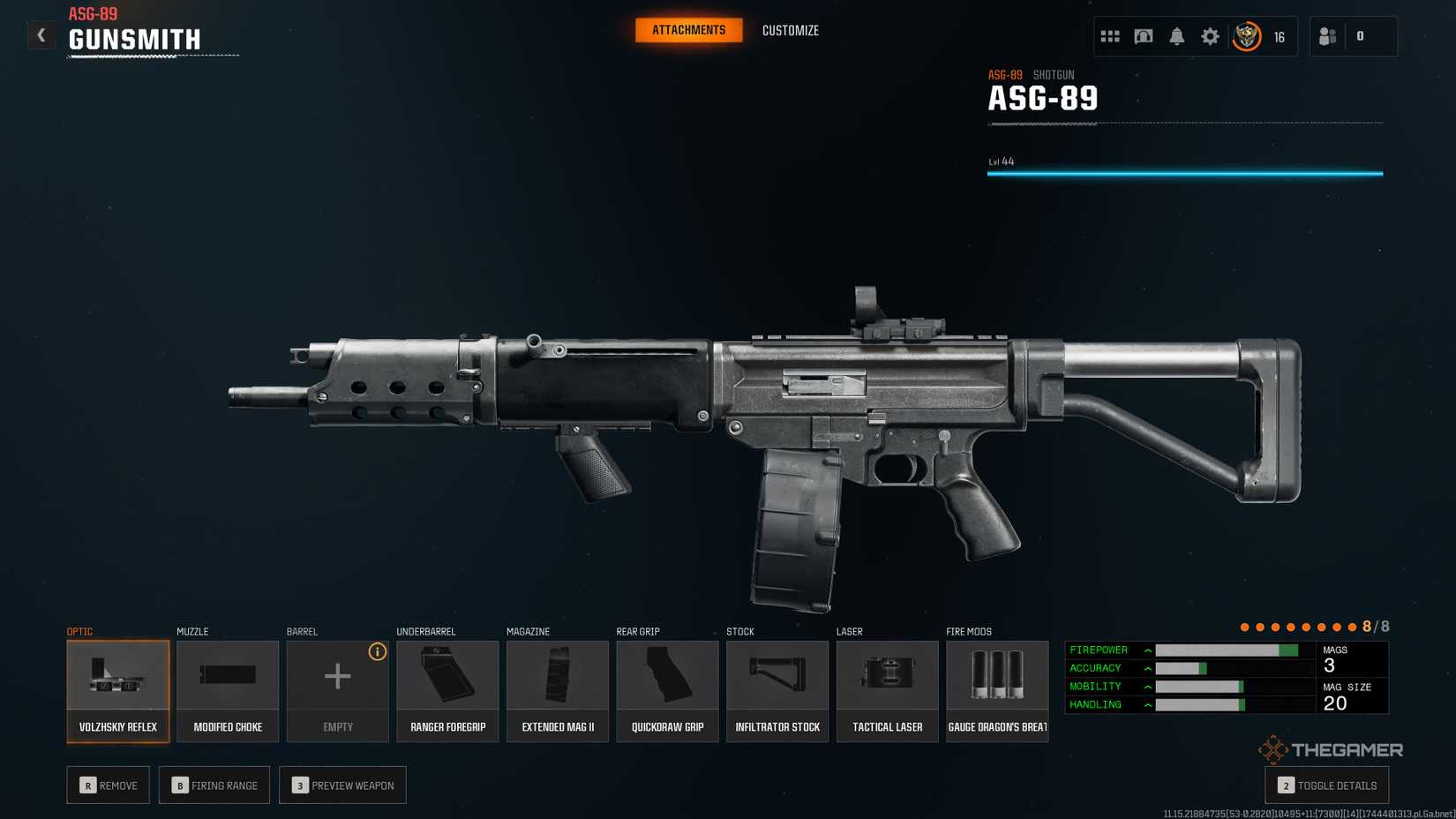Pick the Quickdraw Grip rear grip slot
The height and width of the screenshot is (819, 1456).
[x=667, y=691]
